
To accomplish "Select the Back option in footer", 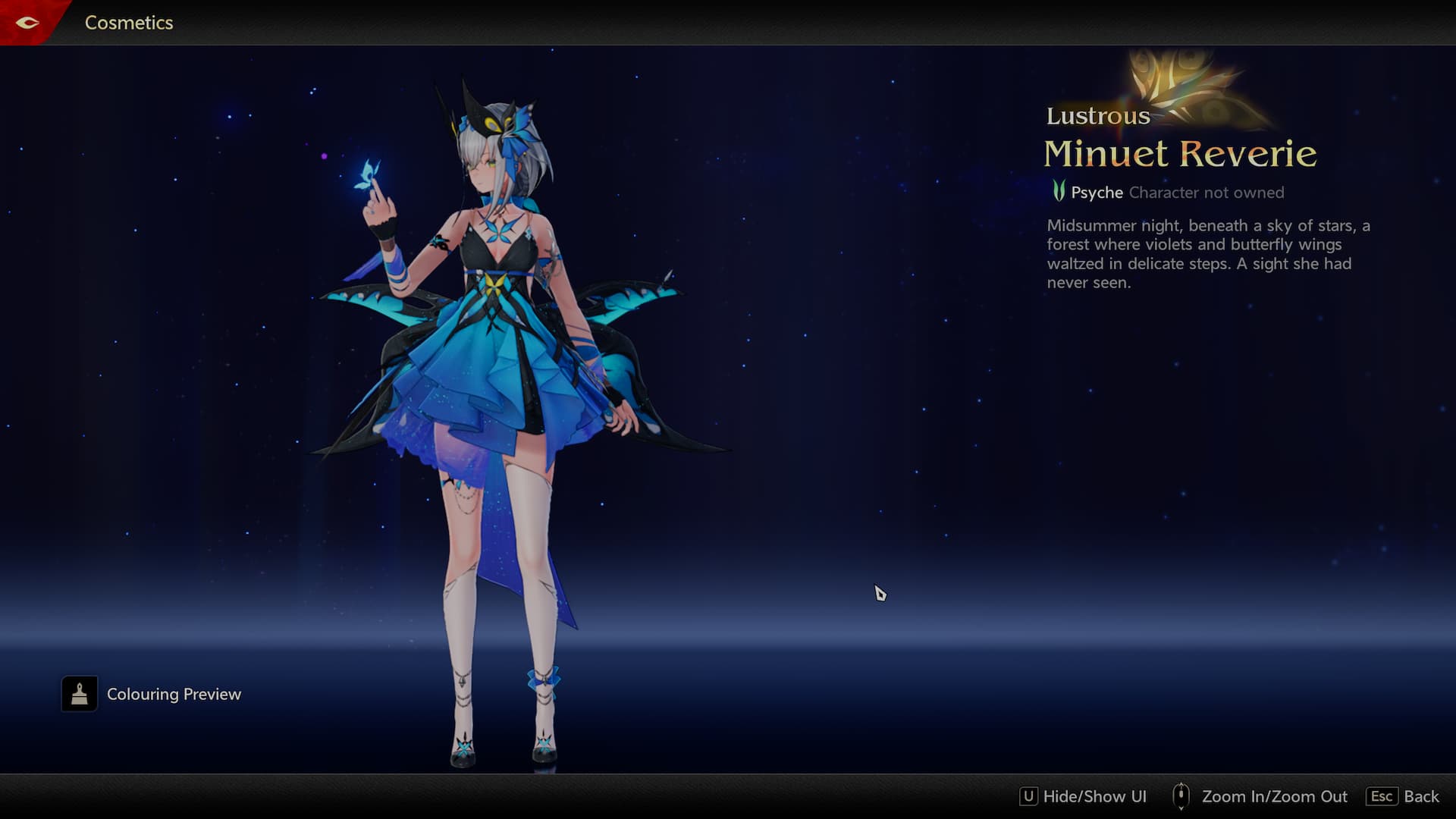I will coord(1403,796).
